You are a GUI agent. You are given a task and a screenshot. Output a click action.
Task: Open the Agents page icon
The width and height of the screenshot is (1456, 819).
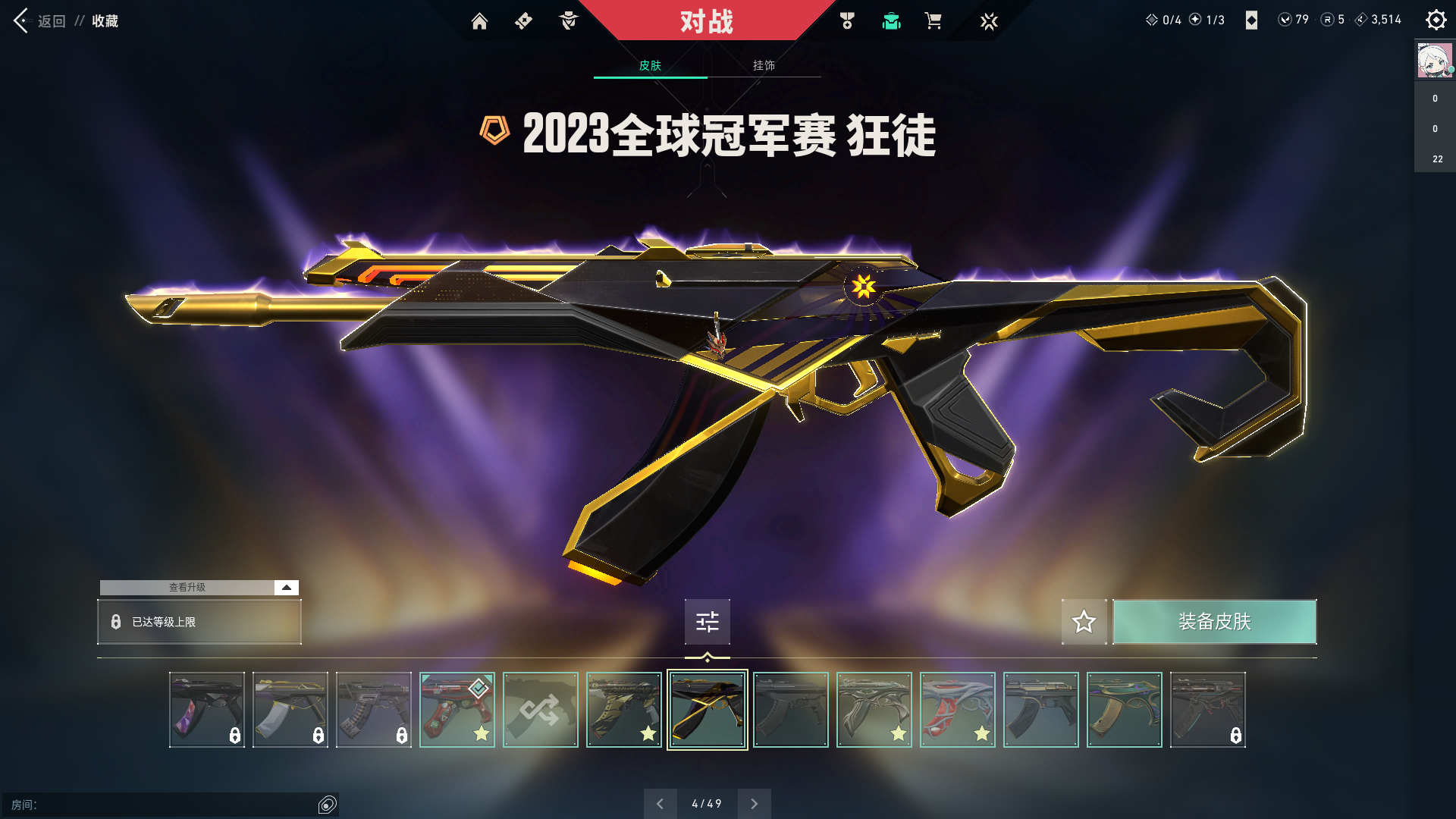pyautogui.click(x=568, y=21)
